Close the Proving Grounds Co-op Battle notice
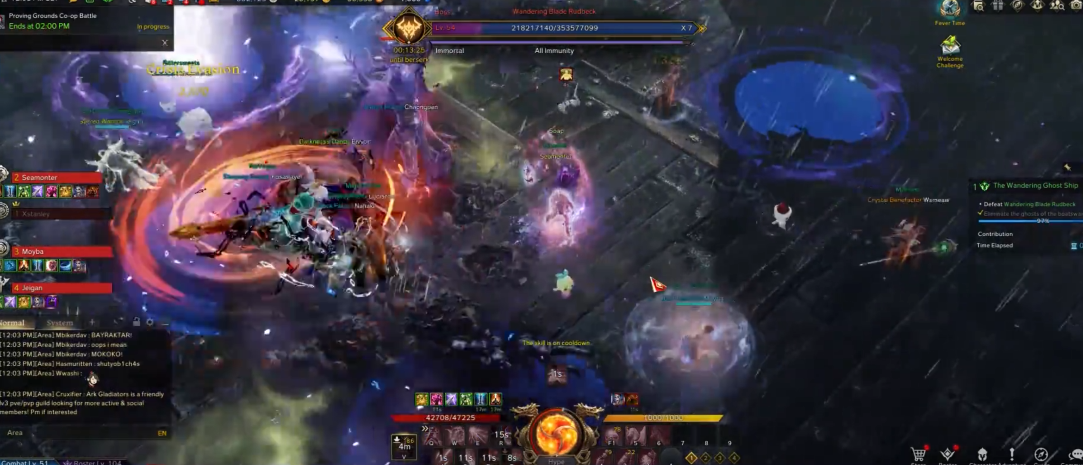1083x465 pixels. (165, 42)
